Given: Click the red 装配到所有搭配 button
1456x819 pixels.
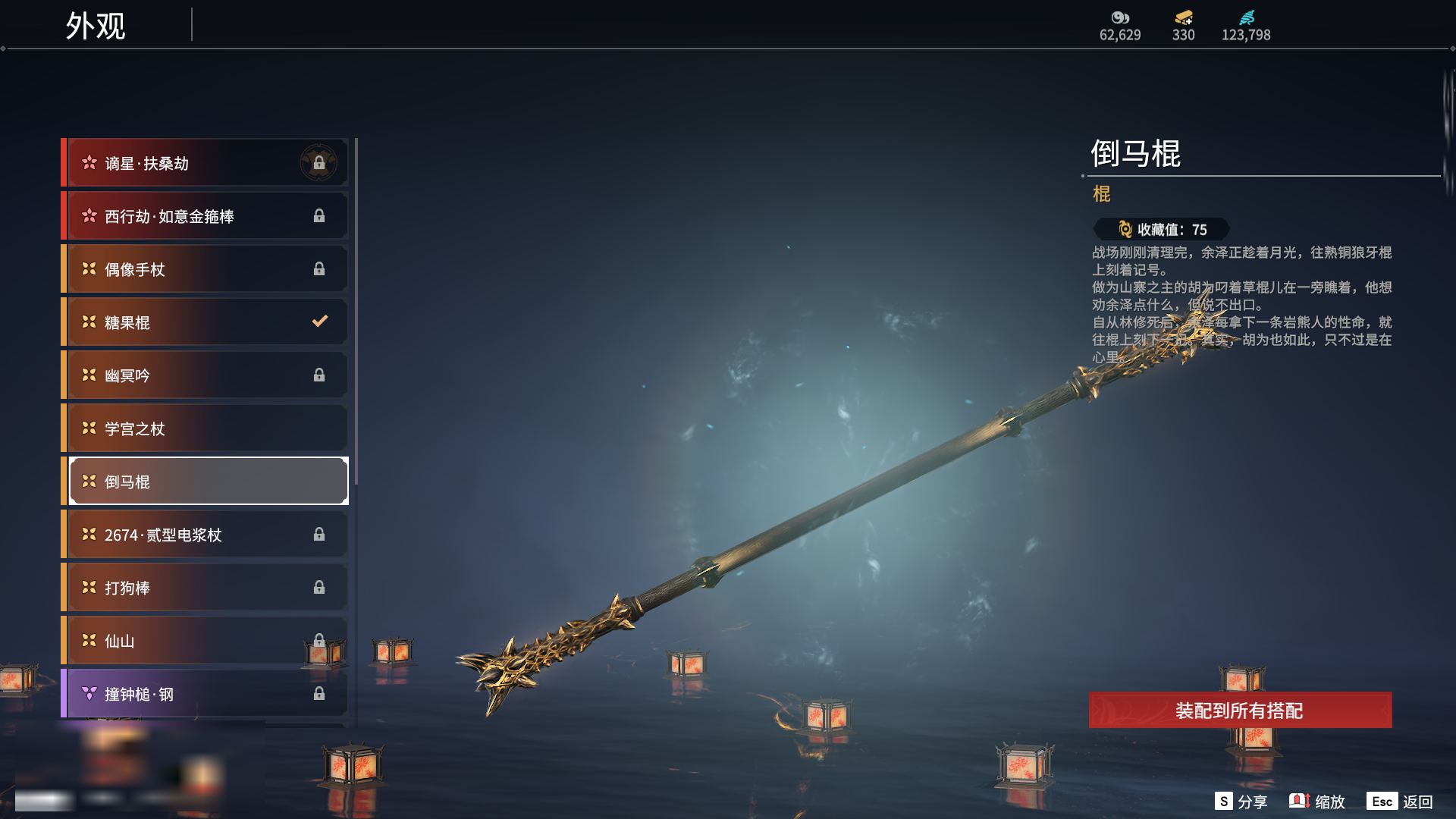Looking at the screenshot, I should 1240,711.
